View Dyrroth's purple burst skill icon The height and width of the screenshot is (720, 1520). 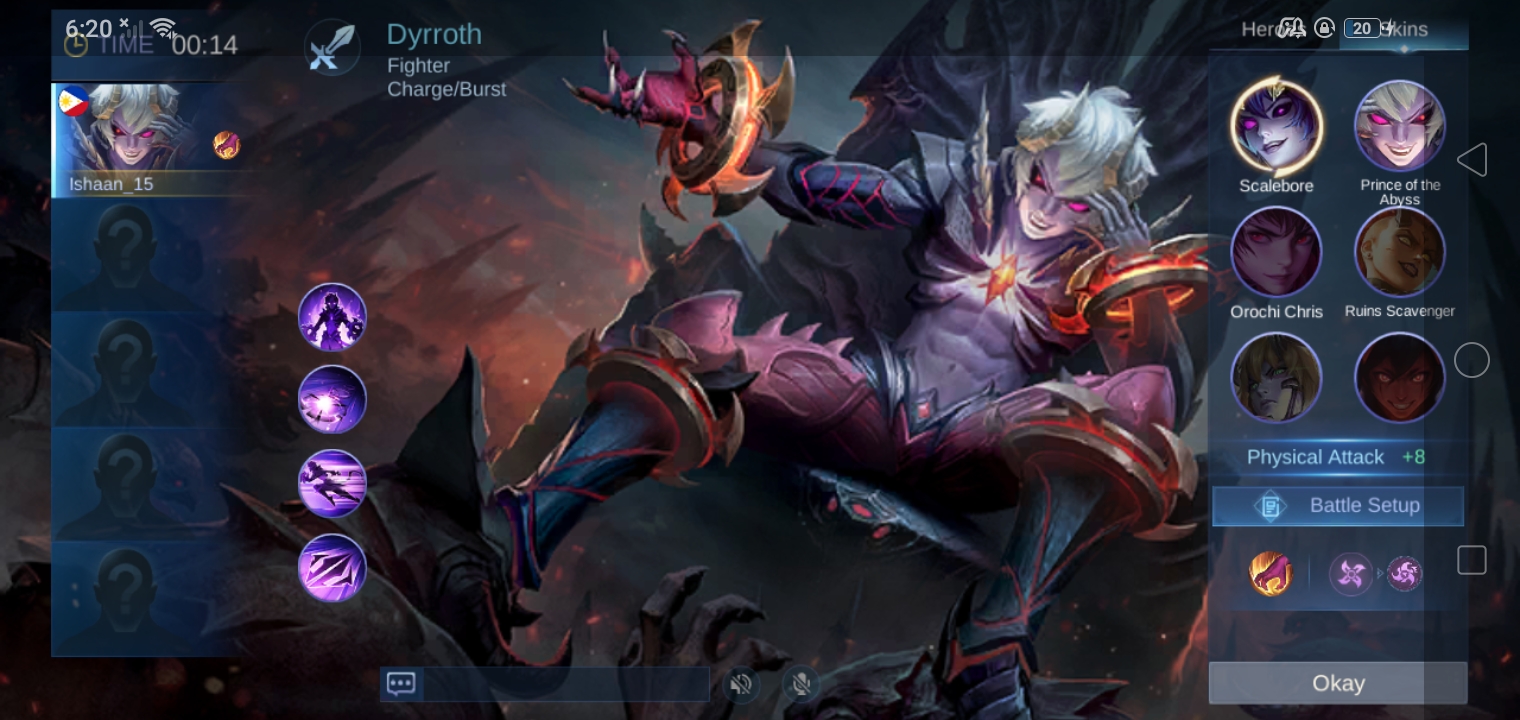332,400
